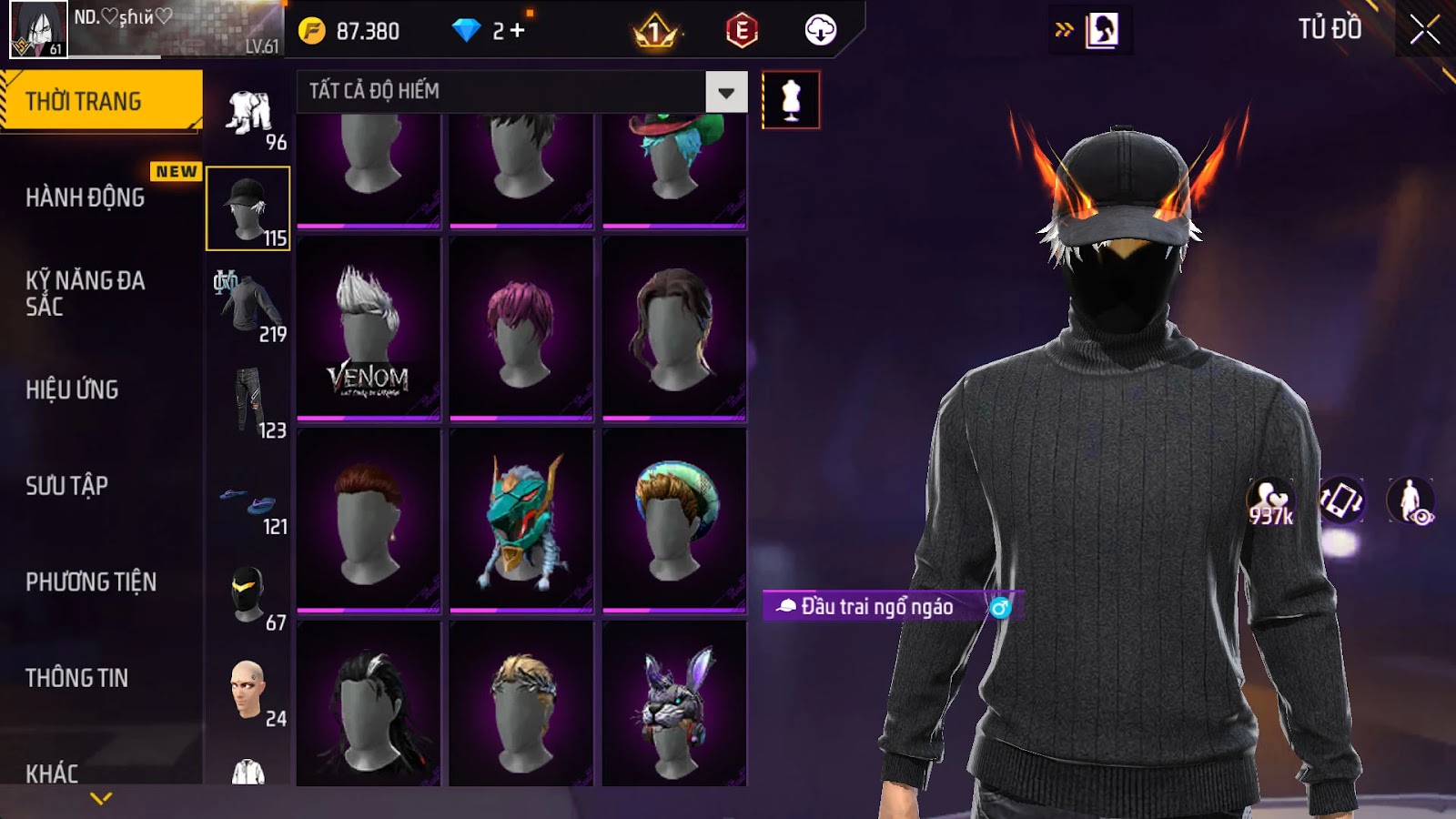Switch to the Hành Động tab

click(x=86, y=197)
